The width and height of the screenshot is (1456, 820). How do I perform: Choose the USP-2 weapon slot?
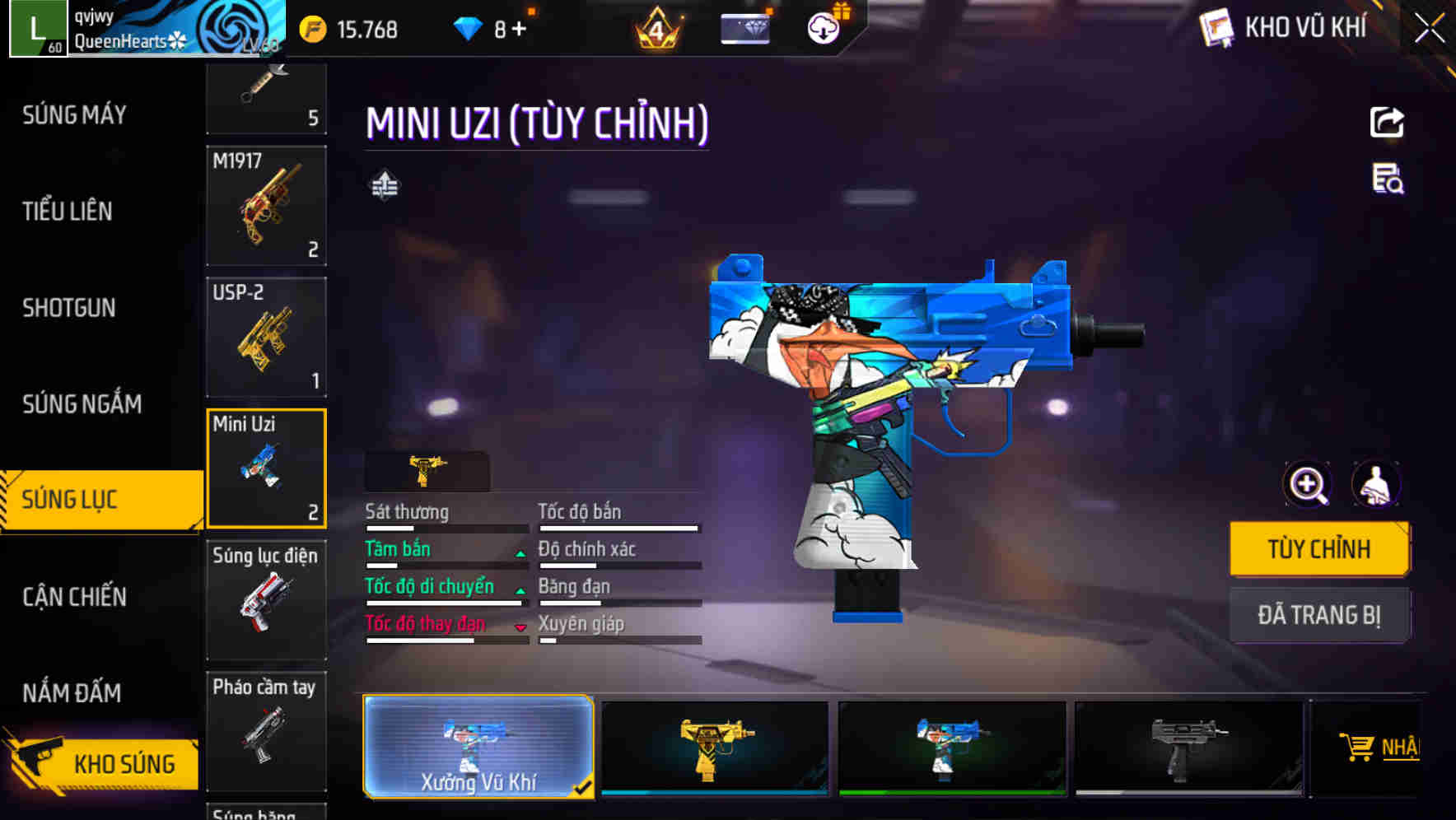coord(266,338)
